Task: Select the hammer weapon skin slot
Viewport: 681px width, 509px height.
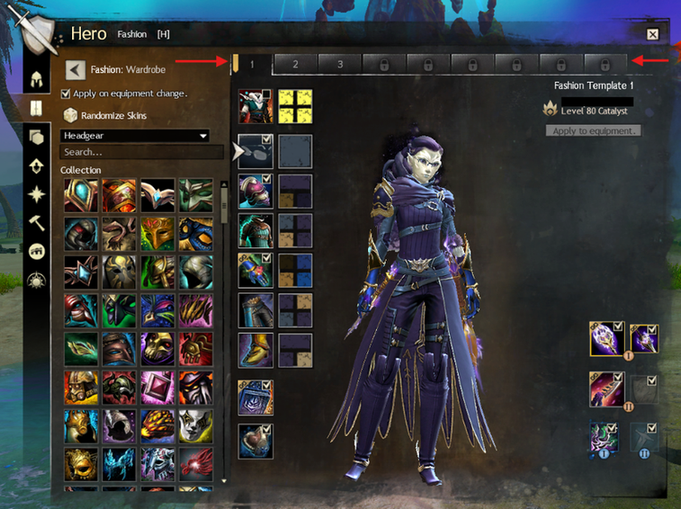Action: 606,338
